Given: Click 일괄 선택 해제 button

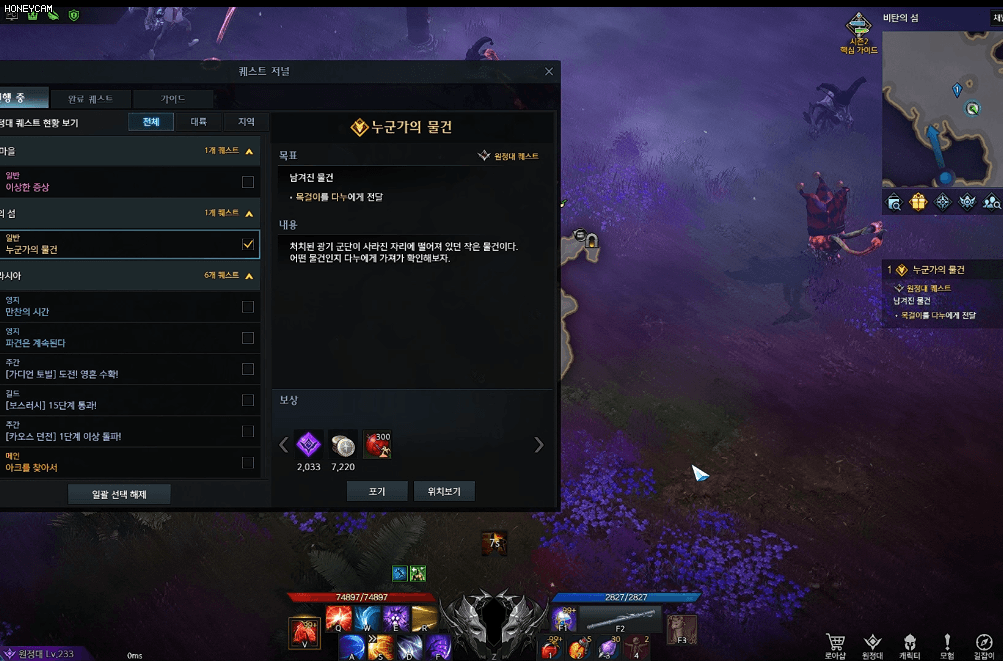Looking at the screenshot, I should click(x=119, y=494).
